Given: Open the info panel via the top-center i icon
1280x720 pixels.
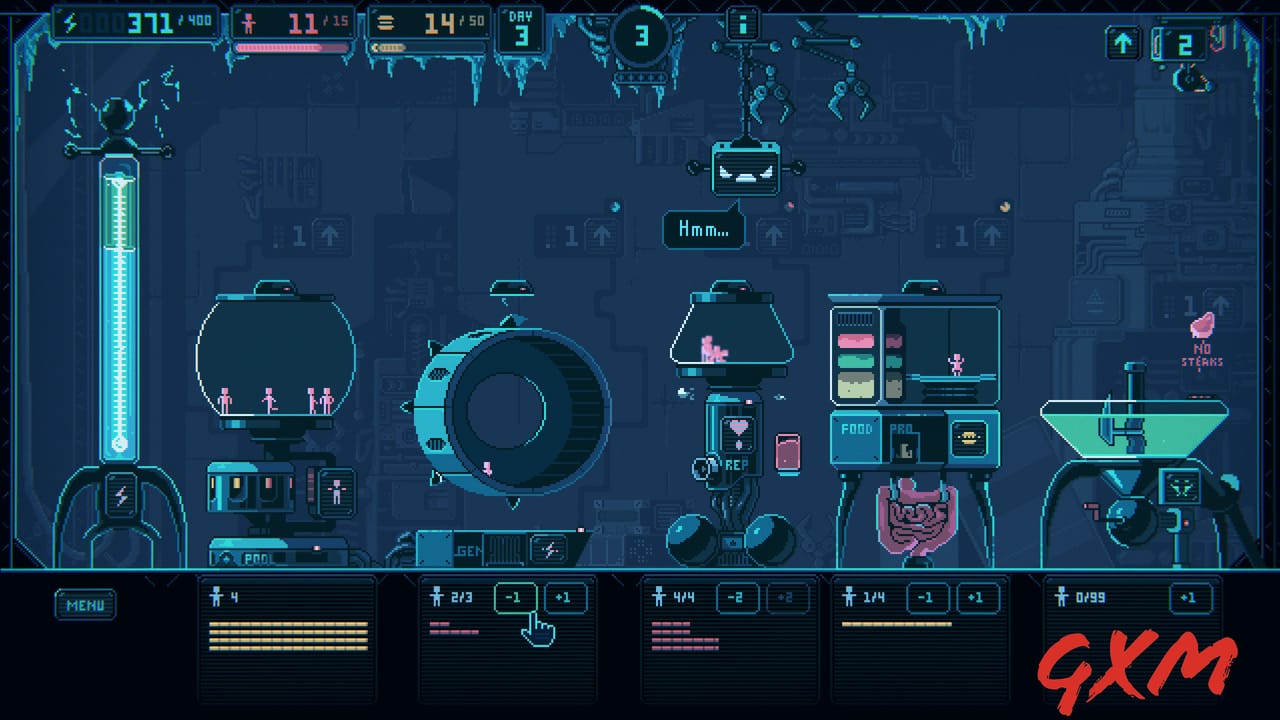Looking at the screenshot, I should [742, 24].
